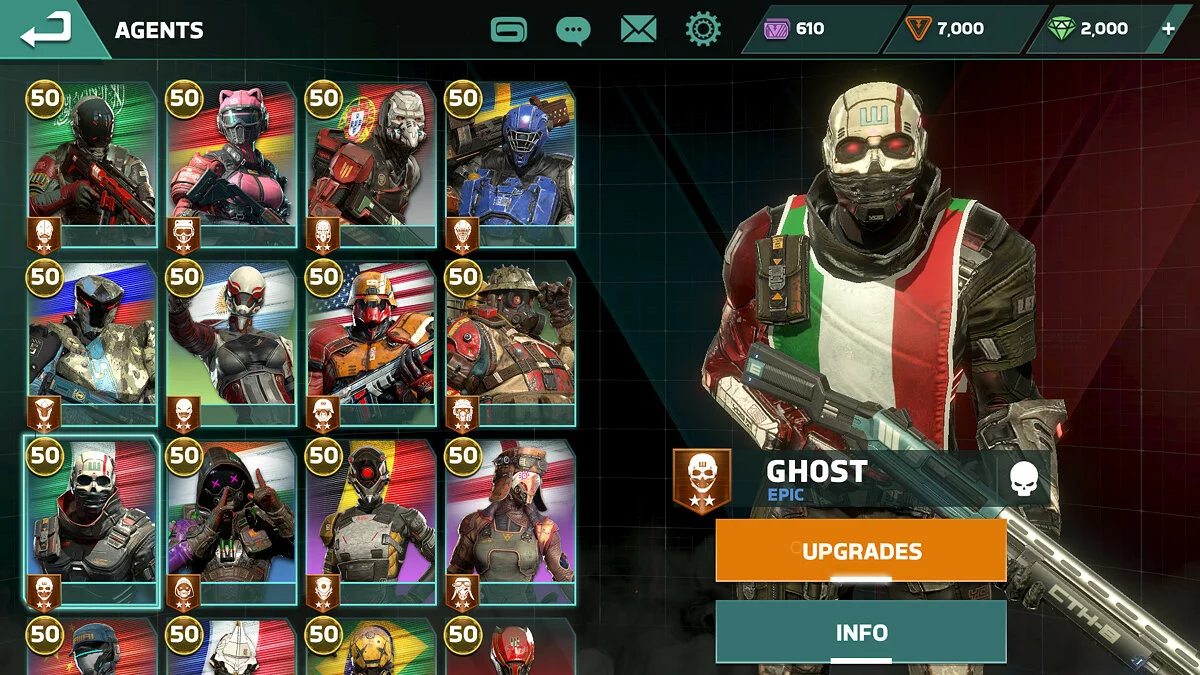
Task: Choose the green-background agent with red rifle
Action: point(92,165)
